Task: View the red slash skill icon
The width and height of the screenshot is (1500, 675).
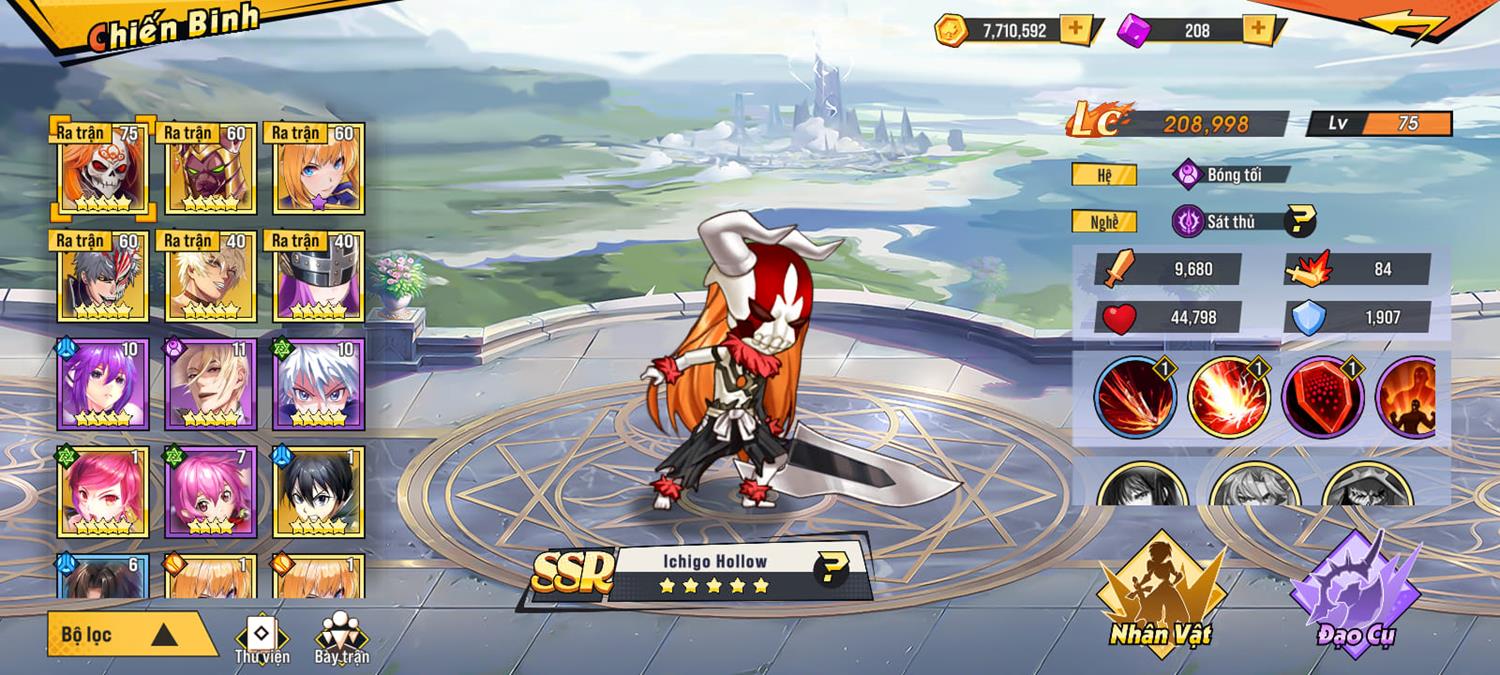Action: coord(1135,397)
